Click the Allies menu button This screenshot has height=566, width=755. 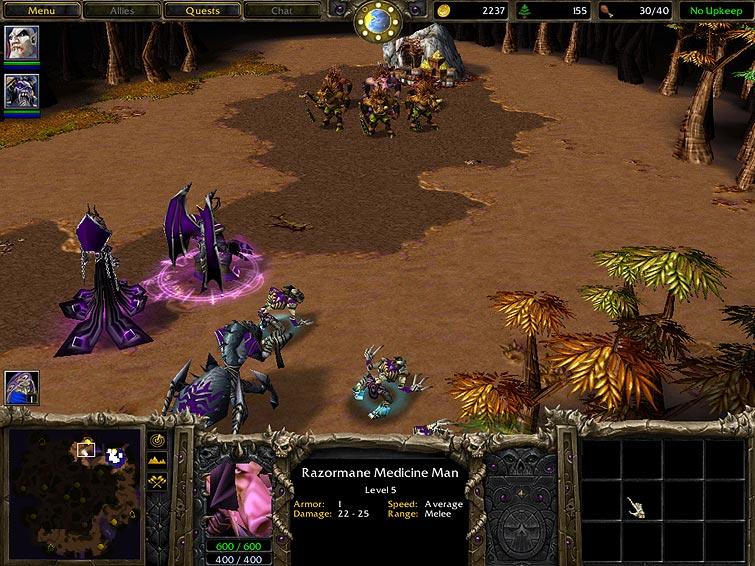point(122,11)
